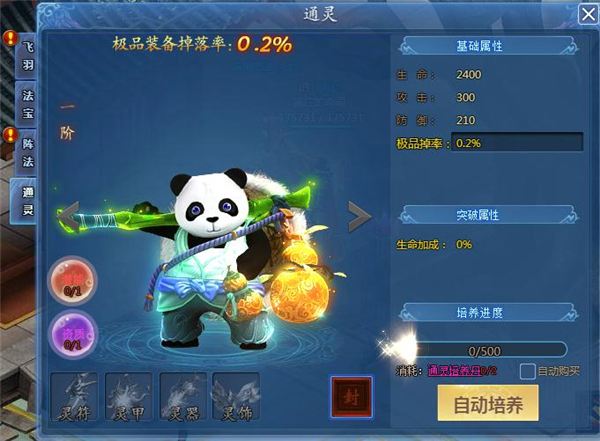Select the 灵甲 equipment slot
This screenshot has height=441, width=600.
(129, 397)
